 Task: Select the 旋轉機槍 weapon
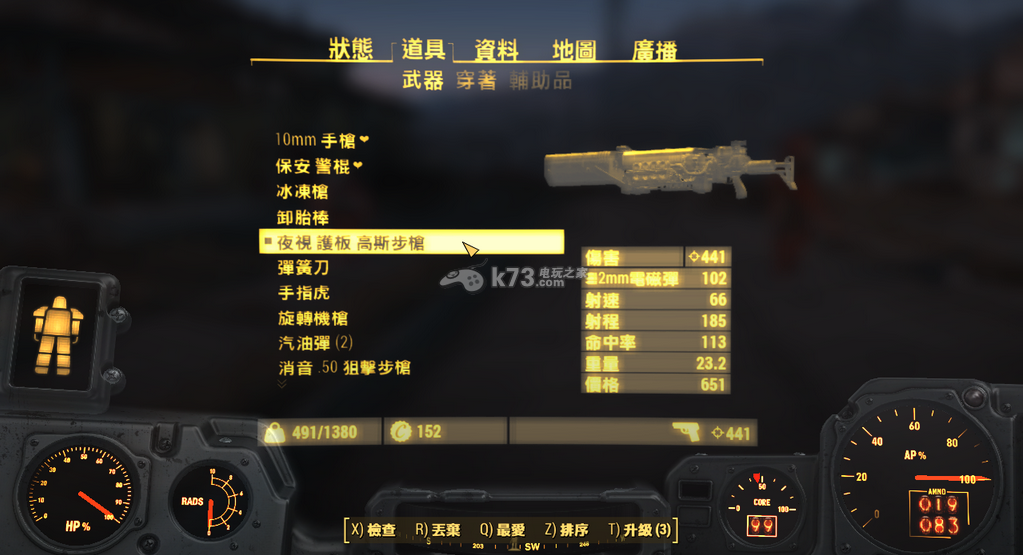[x=313, y=318]
